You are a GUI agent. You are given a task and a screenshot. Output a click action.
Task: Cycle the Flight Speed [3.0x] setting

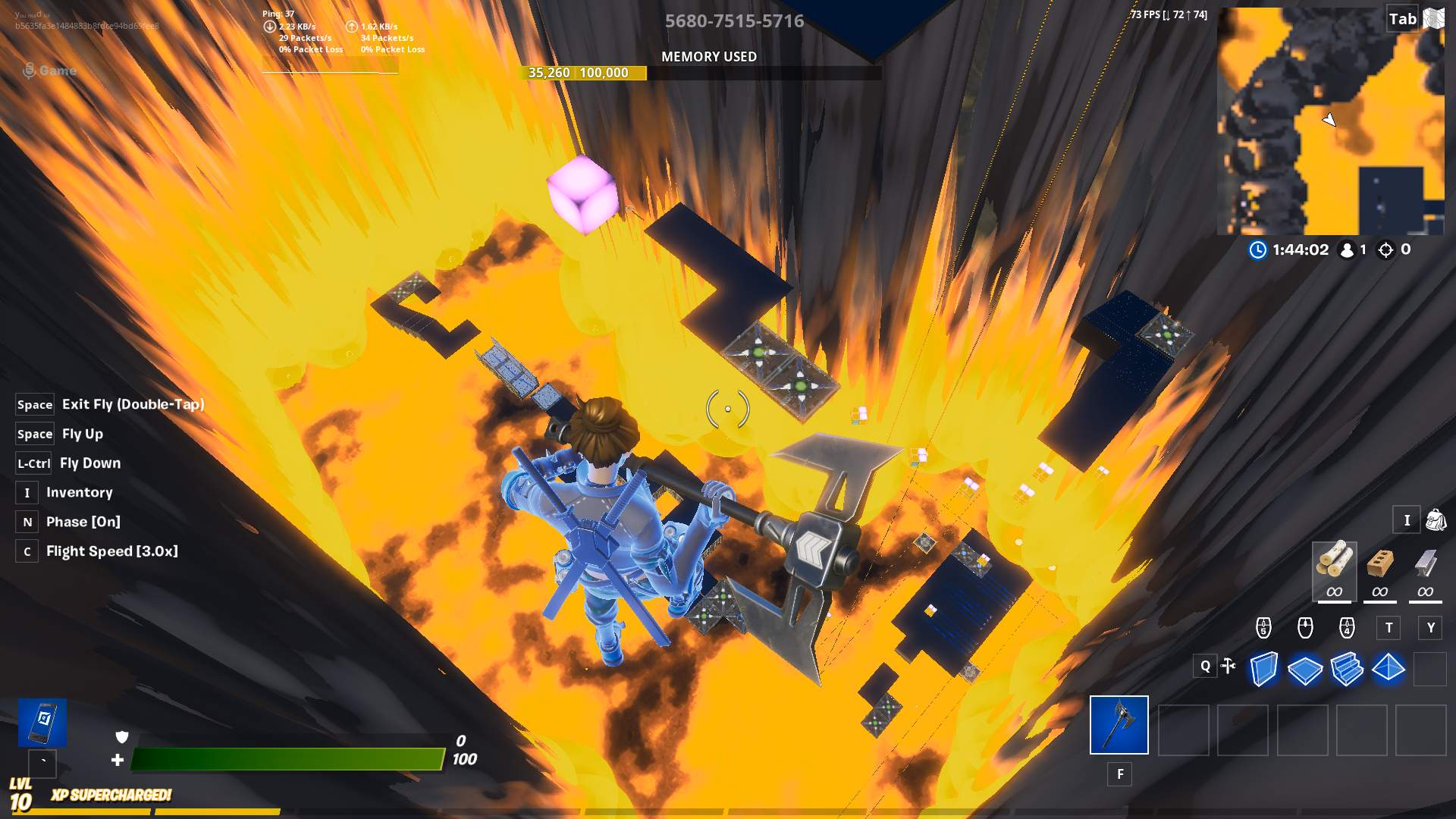click(111, 551)
